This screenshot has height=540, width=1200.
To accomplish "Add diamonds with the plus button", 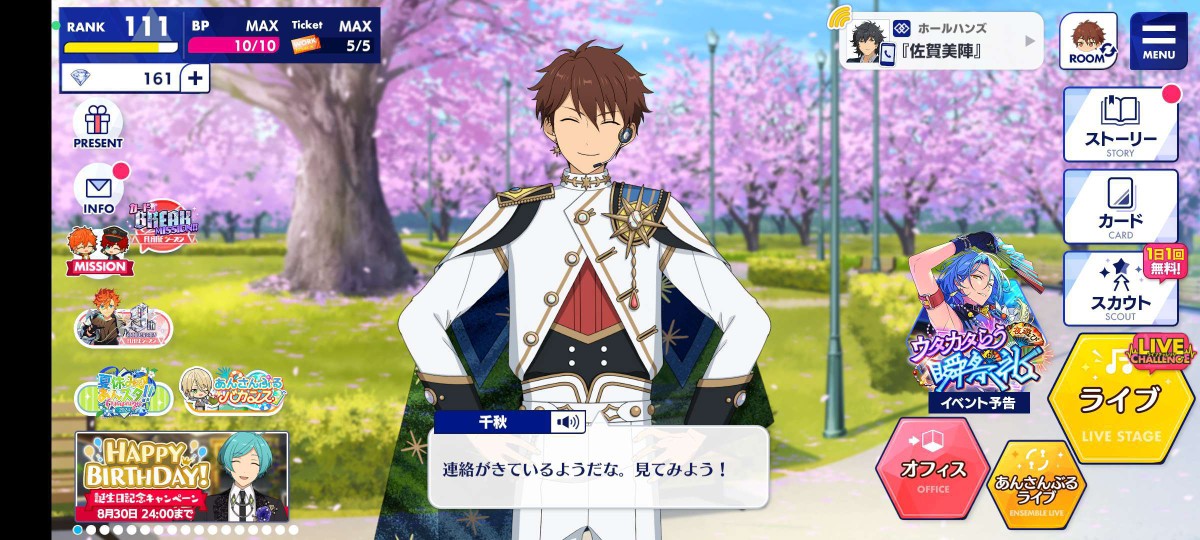I will 195,77.
